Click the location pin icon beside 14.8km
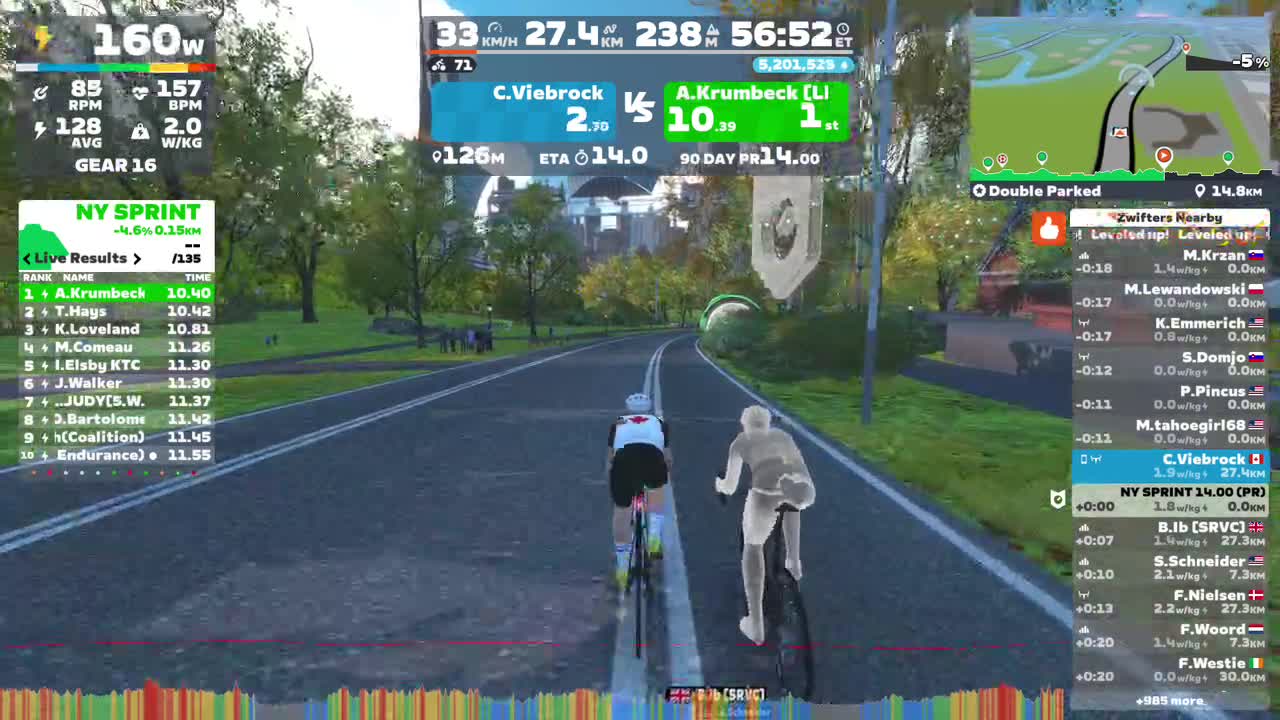 [x=1202, y=190]
